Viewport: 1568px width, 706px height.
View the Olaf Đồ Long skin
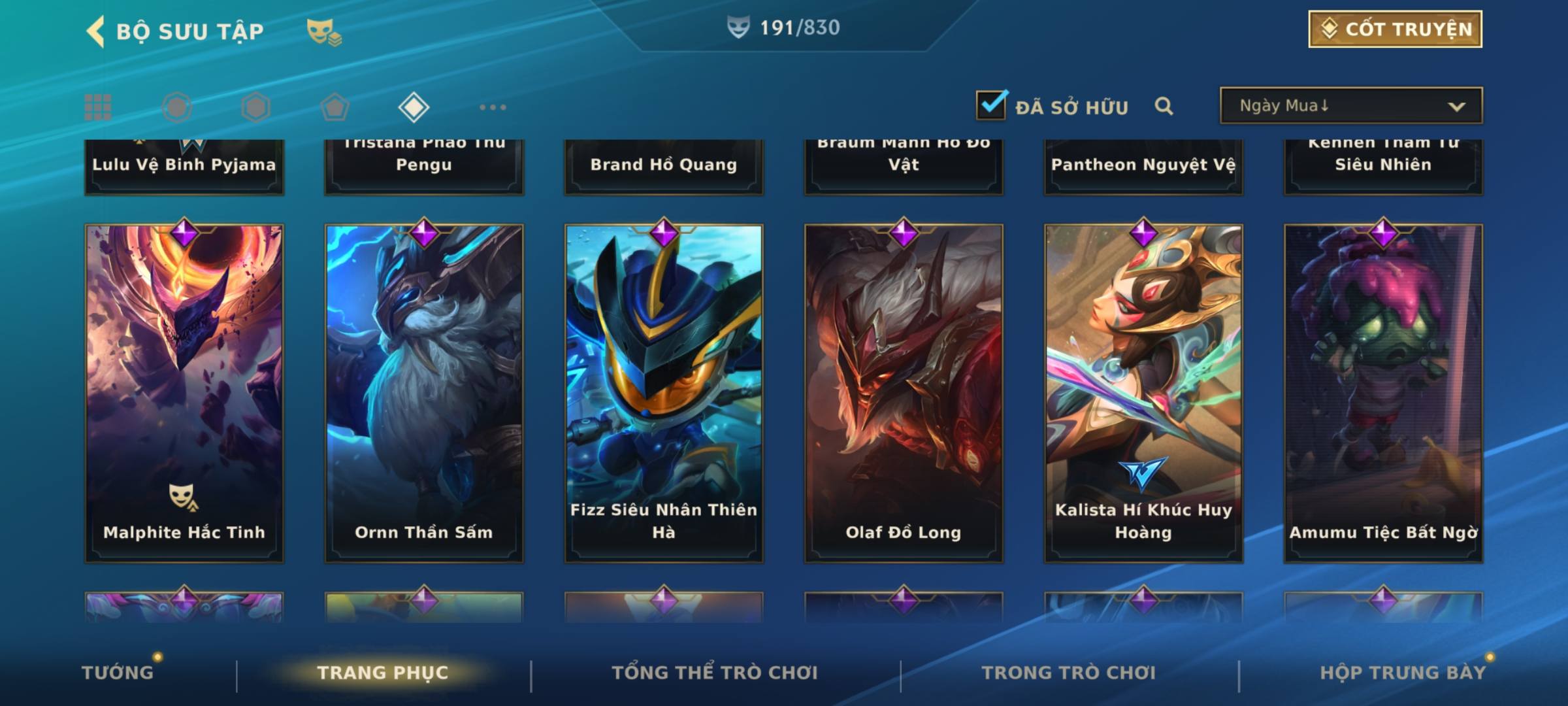(904, 392)
